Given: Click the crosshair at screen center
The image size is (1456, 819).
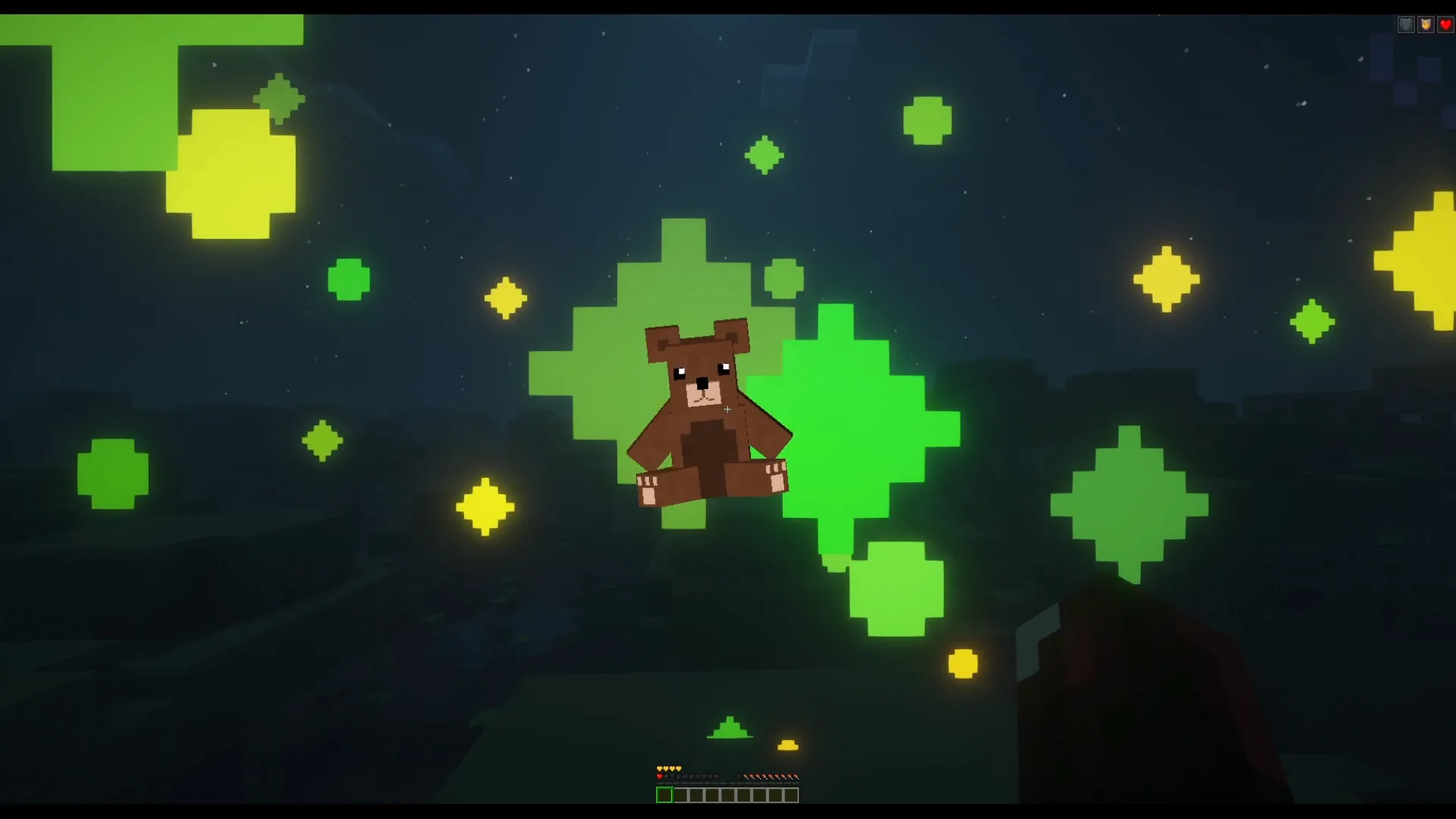Looking at the screenshot, I should pos(728,409).
